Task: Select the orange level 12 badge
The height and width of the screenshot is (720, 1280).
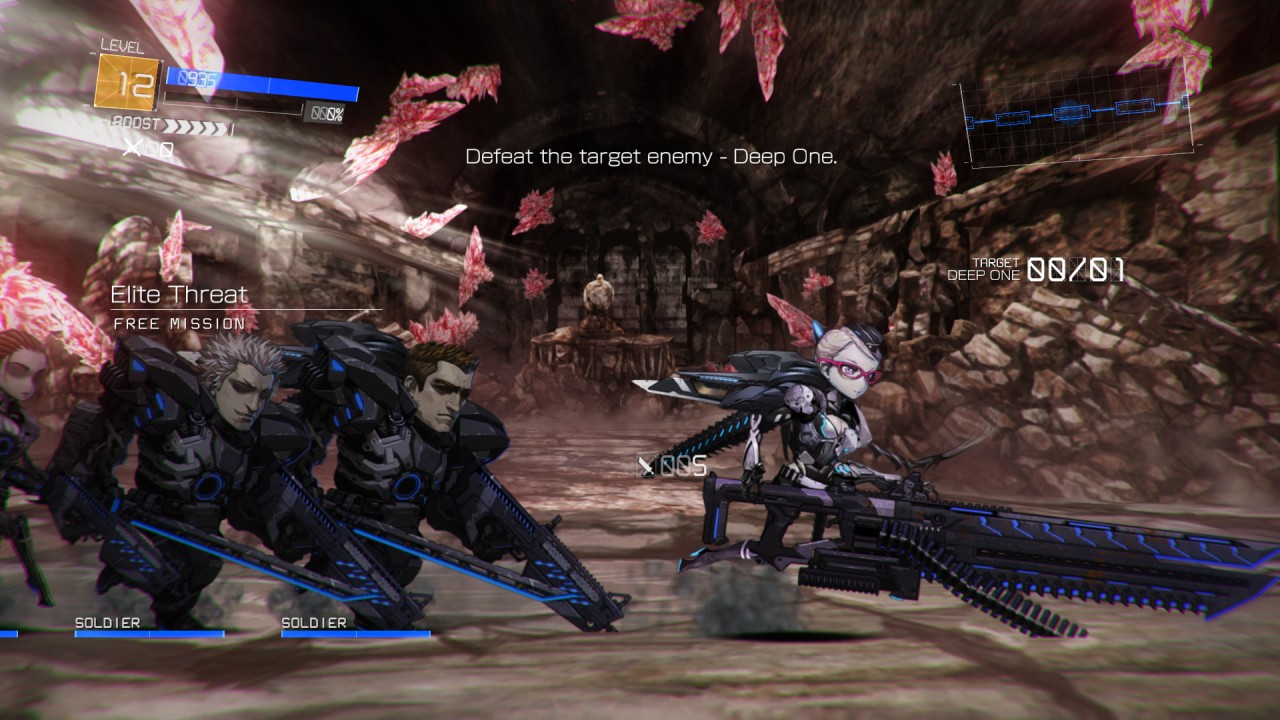Action: pyautogui.click(x=128, y=82)
